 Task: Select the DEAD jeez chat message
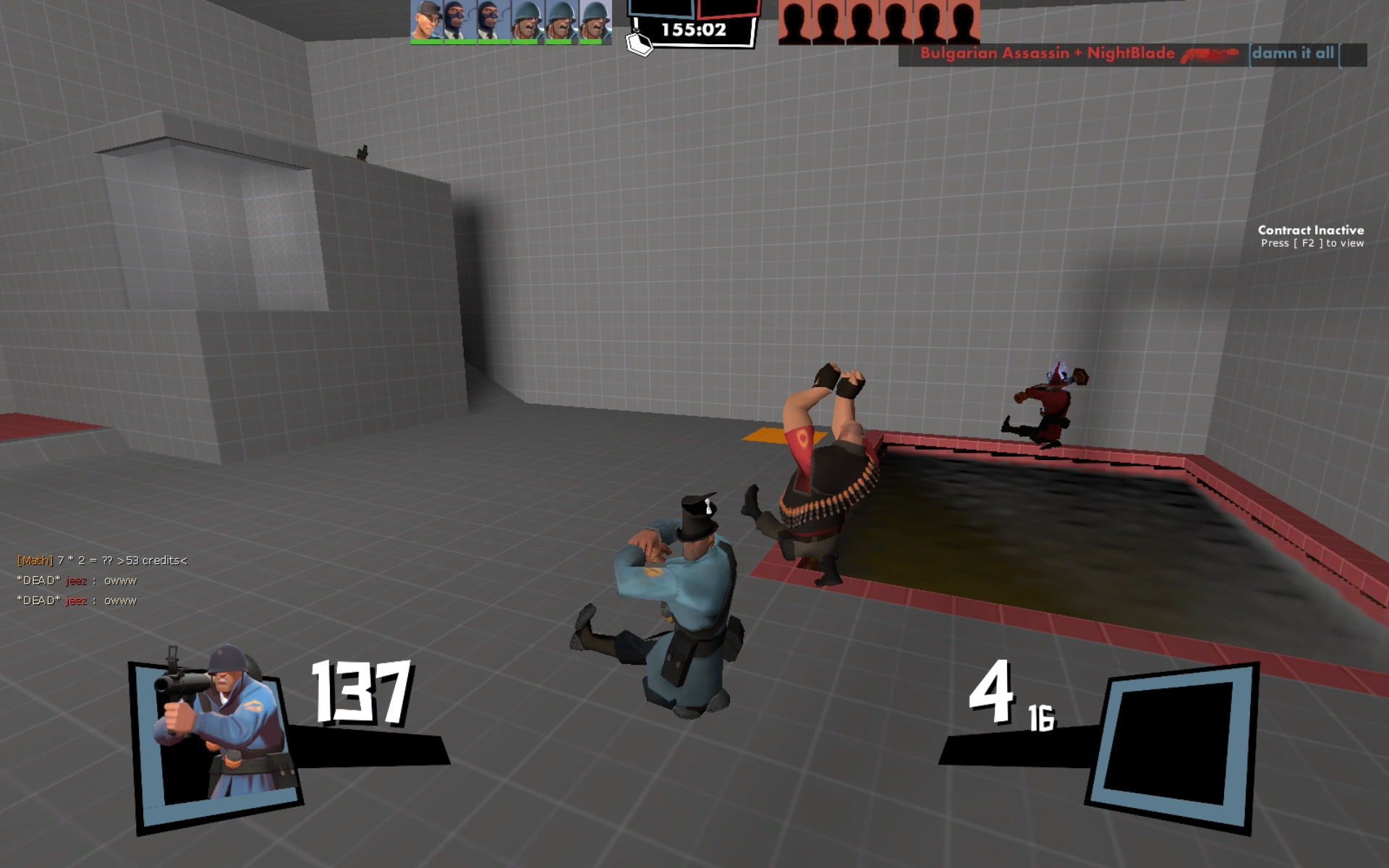coord(76,580)
